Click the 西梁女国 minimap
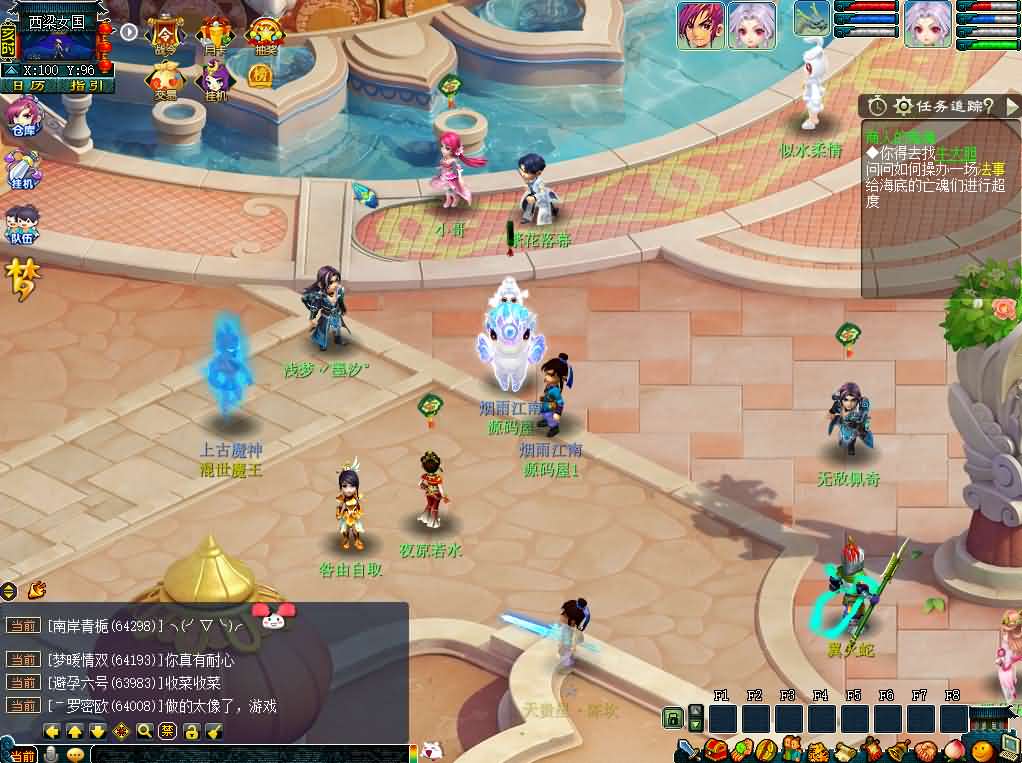This screenshot has height=763, width=1022. [x=56, y=43]
